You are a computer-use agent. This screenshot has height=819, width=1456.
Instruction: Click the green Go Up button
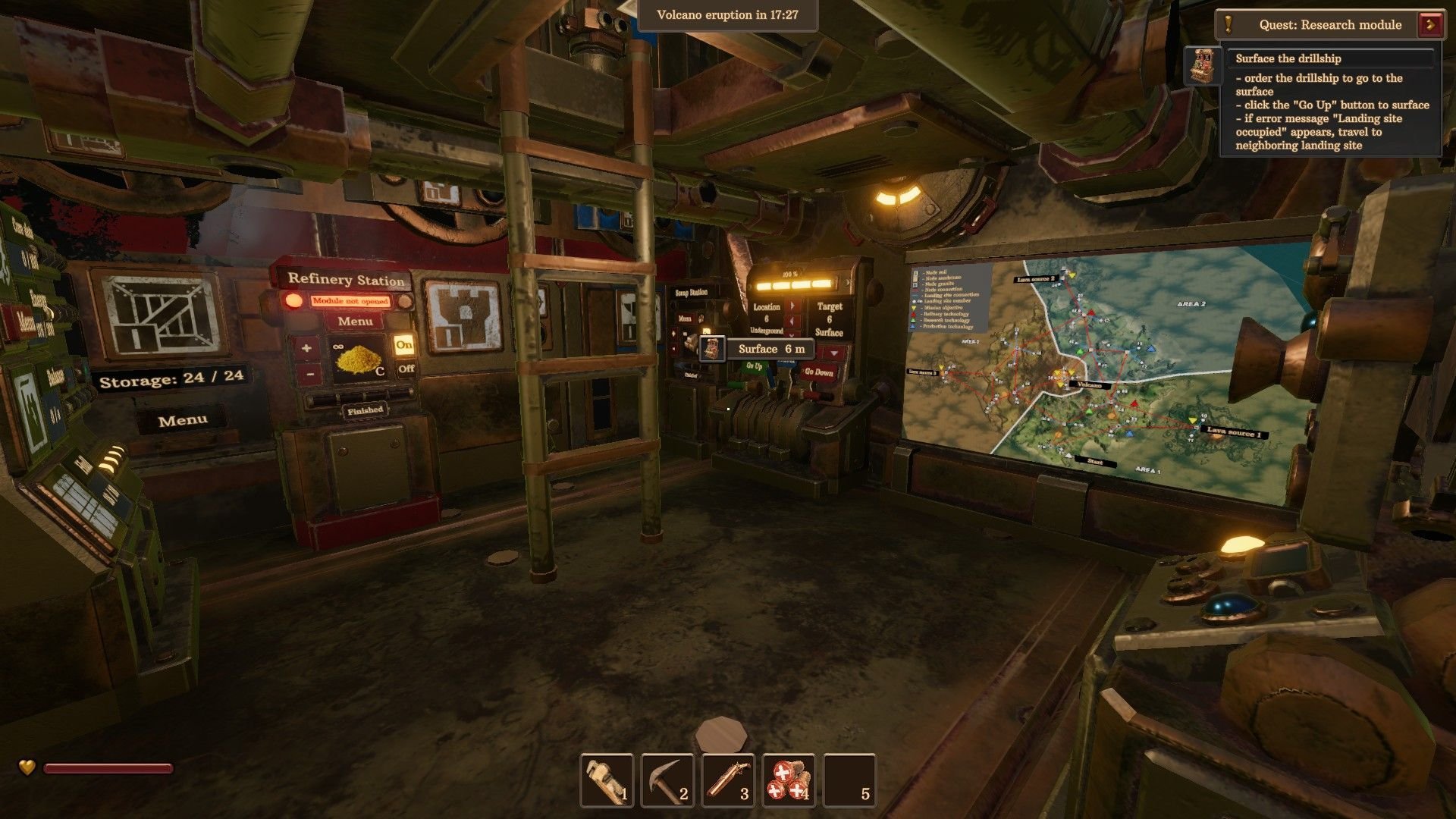point(754,366)
